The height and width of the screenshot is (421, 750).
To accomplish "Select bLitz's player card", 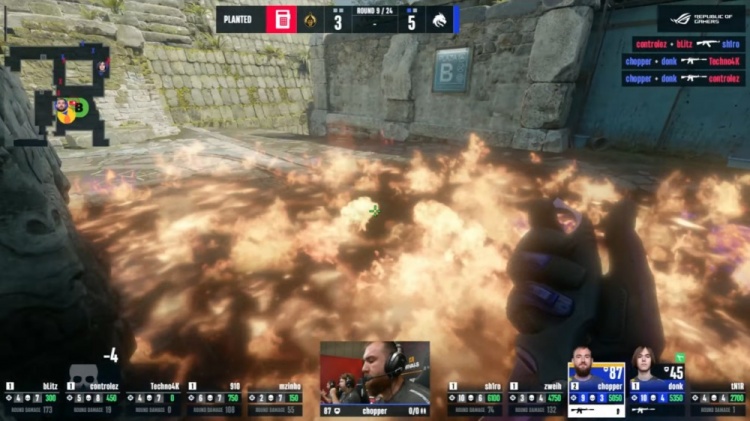I will (x=34, y=397).
